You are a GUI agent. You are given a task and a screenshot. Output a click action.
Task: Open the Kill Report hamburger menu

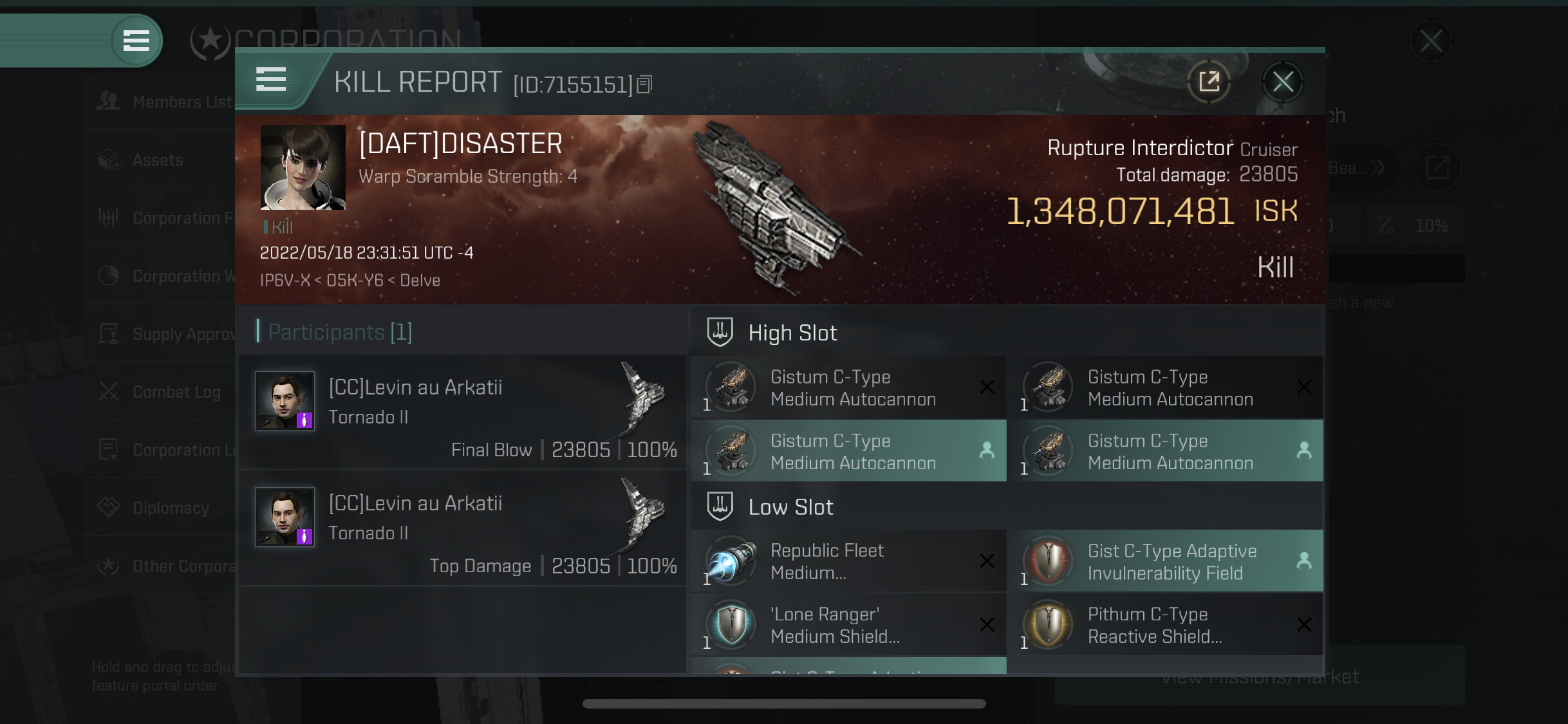(271, 80)
